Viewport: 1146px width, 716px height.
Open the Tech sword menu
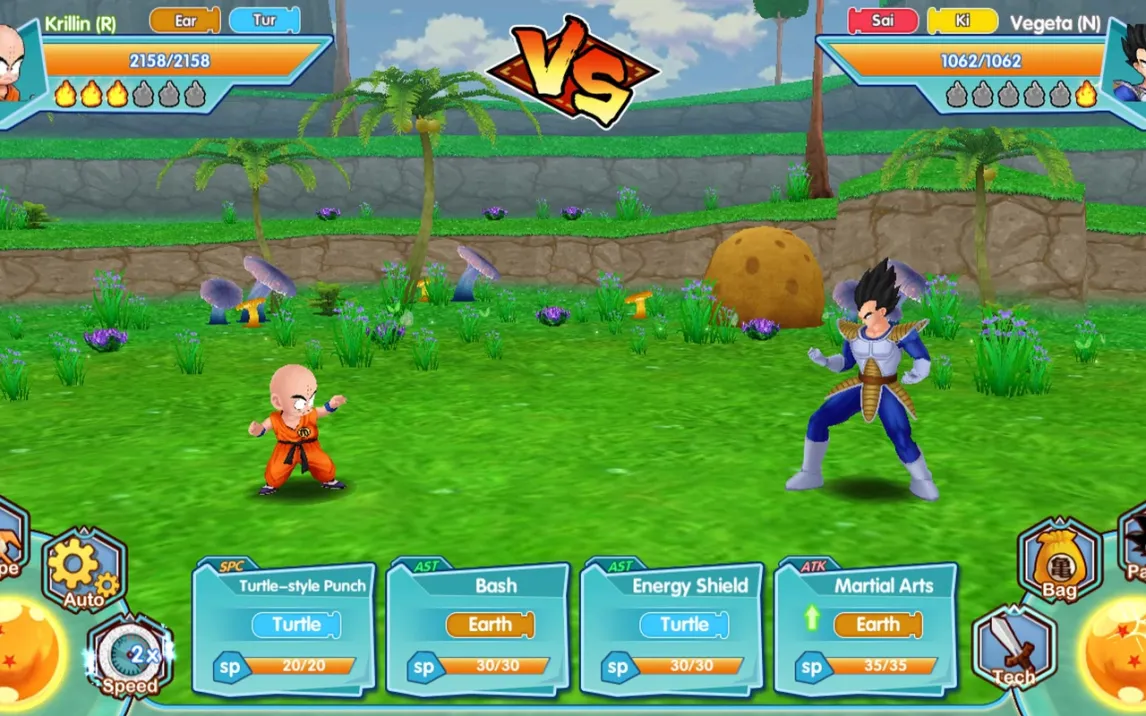[x=1013, y=648]
